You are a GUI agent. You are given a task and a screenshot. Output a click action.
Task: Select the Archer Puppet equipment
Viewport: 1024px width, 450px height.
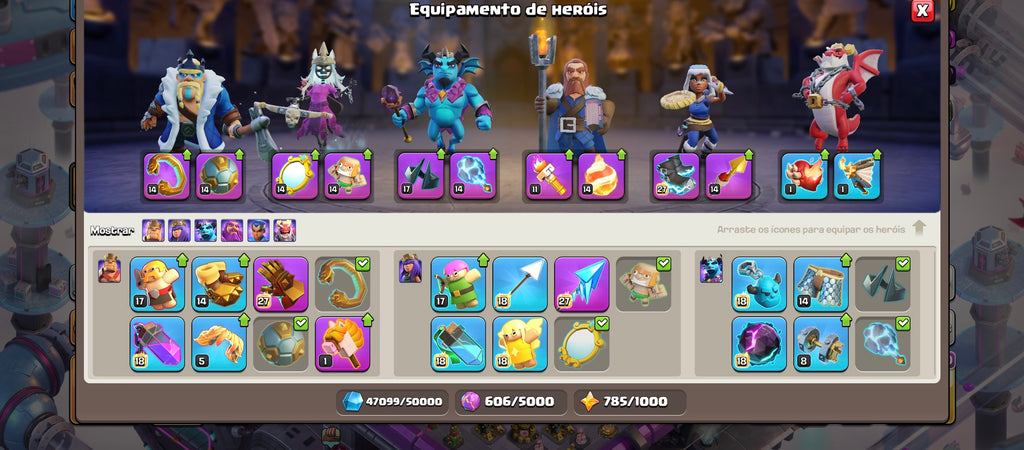pyautogui.click(x=458, y=284)
